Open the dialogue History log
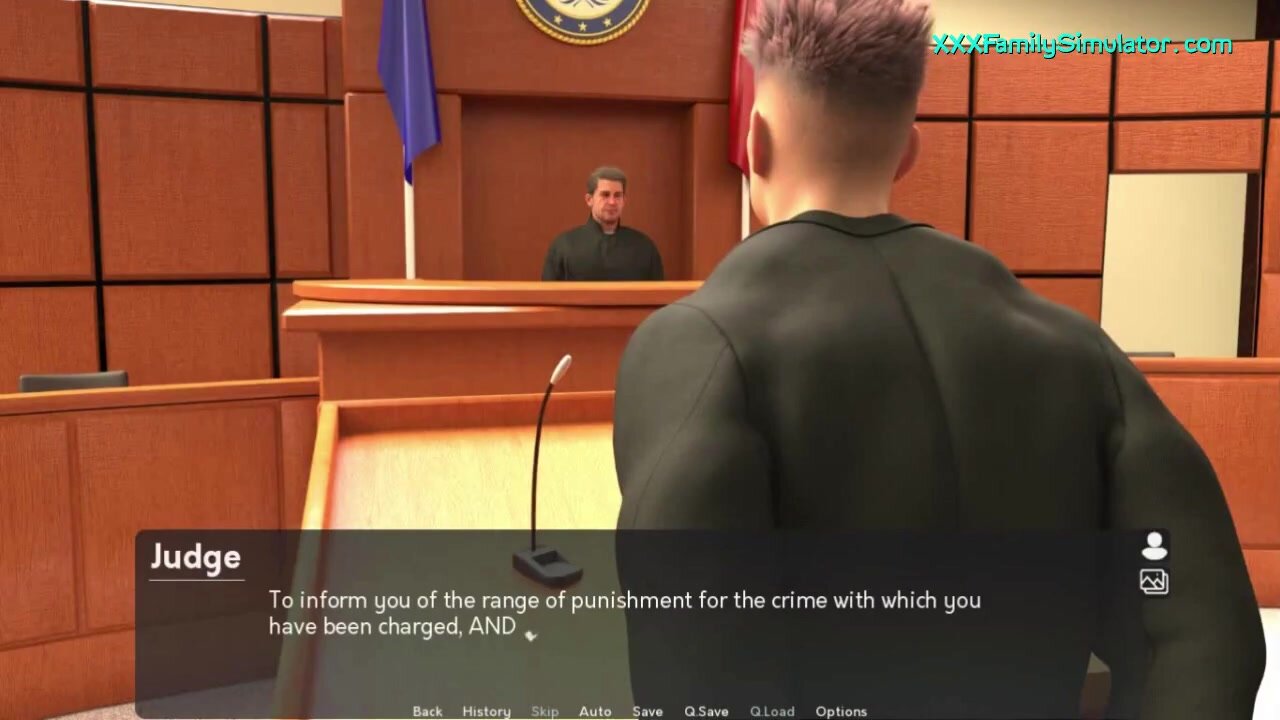This screenshot has width=1280, height=720. coord(486,711)
